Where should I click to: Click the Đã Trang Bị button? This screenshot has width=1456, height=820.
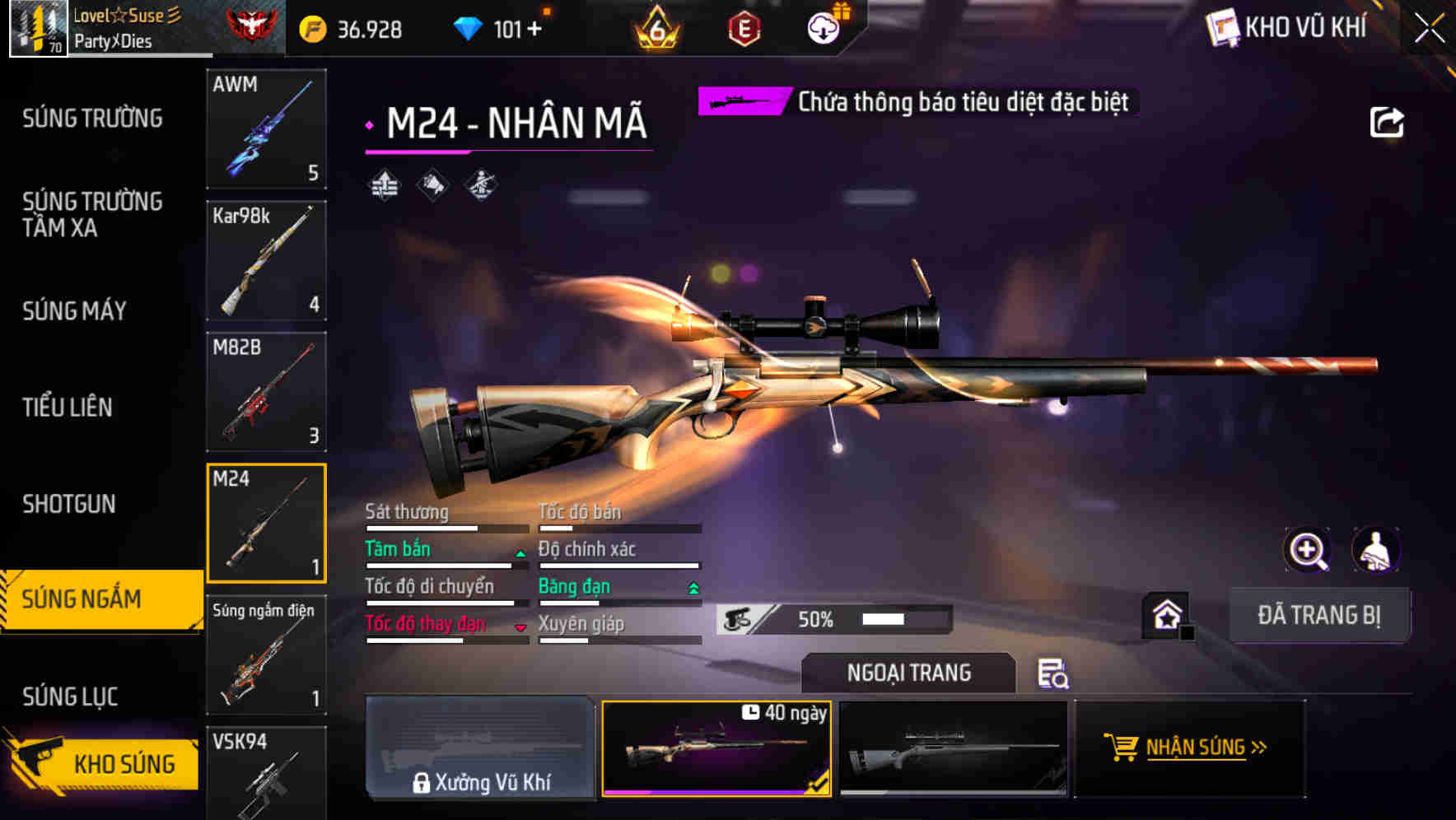coord(1320,615)
